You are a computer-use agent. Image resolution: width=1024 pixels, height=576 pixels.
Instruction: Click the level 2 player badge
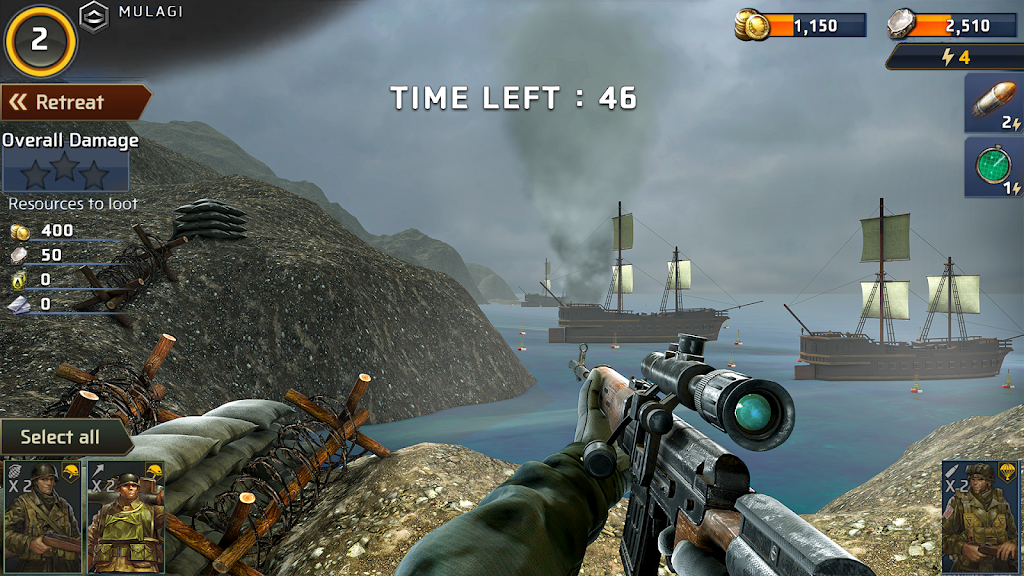40,39
